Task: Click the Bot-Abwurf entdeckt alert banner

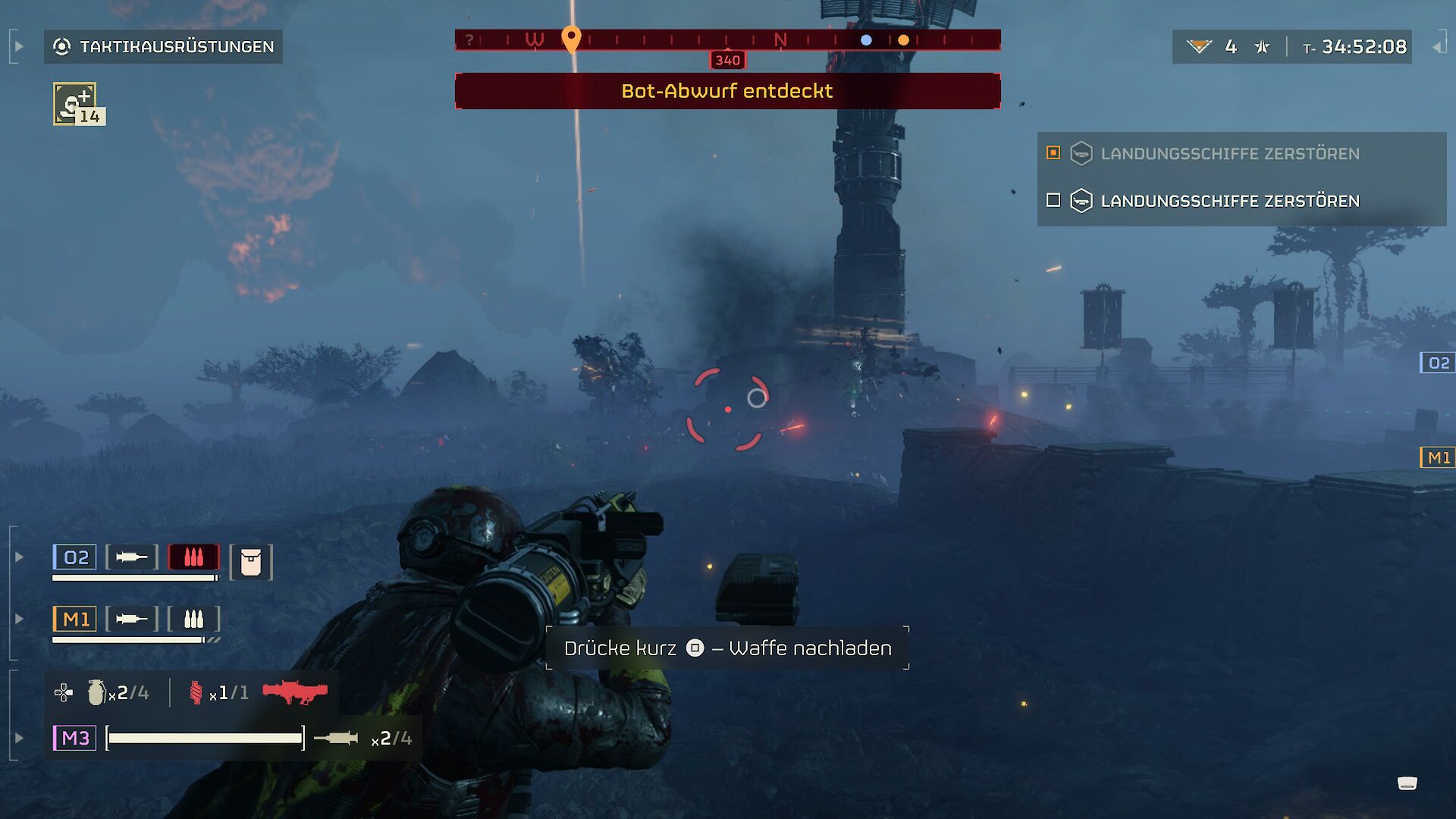Action: point(726,91)
